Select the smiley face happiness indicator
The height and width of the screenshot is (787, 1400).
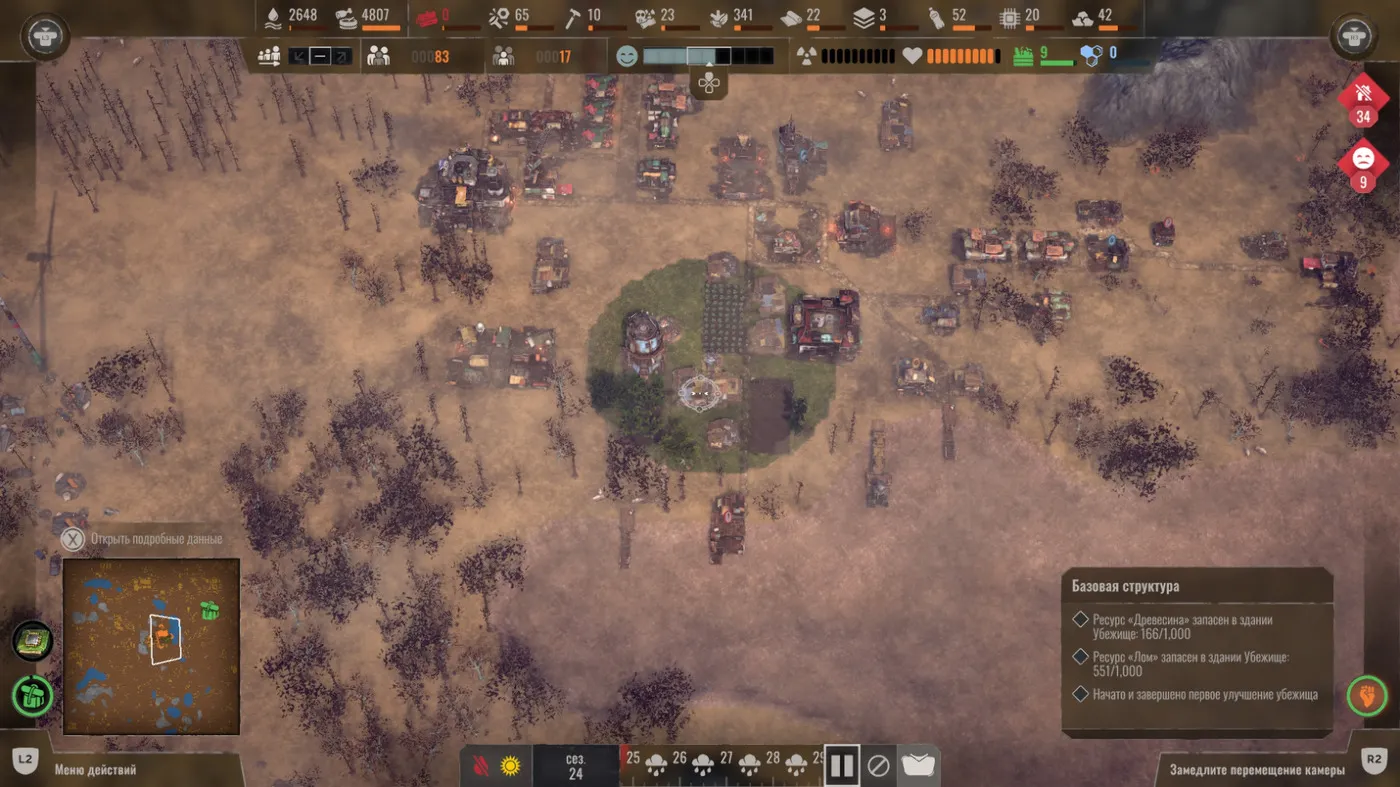click(627, 56)
